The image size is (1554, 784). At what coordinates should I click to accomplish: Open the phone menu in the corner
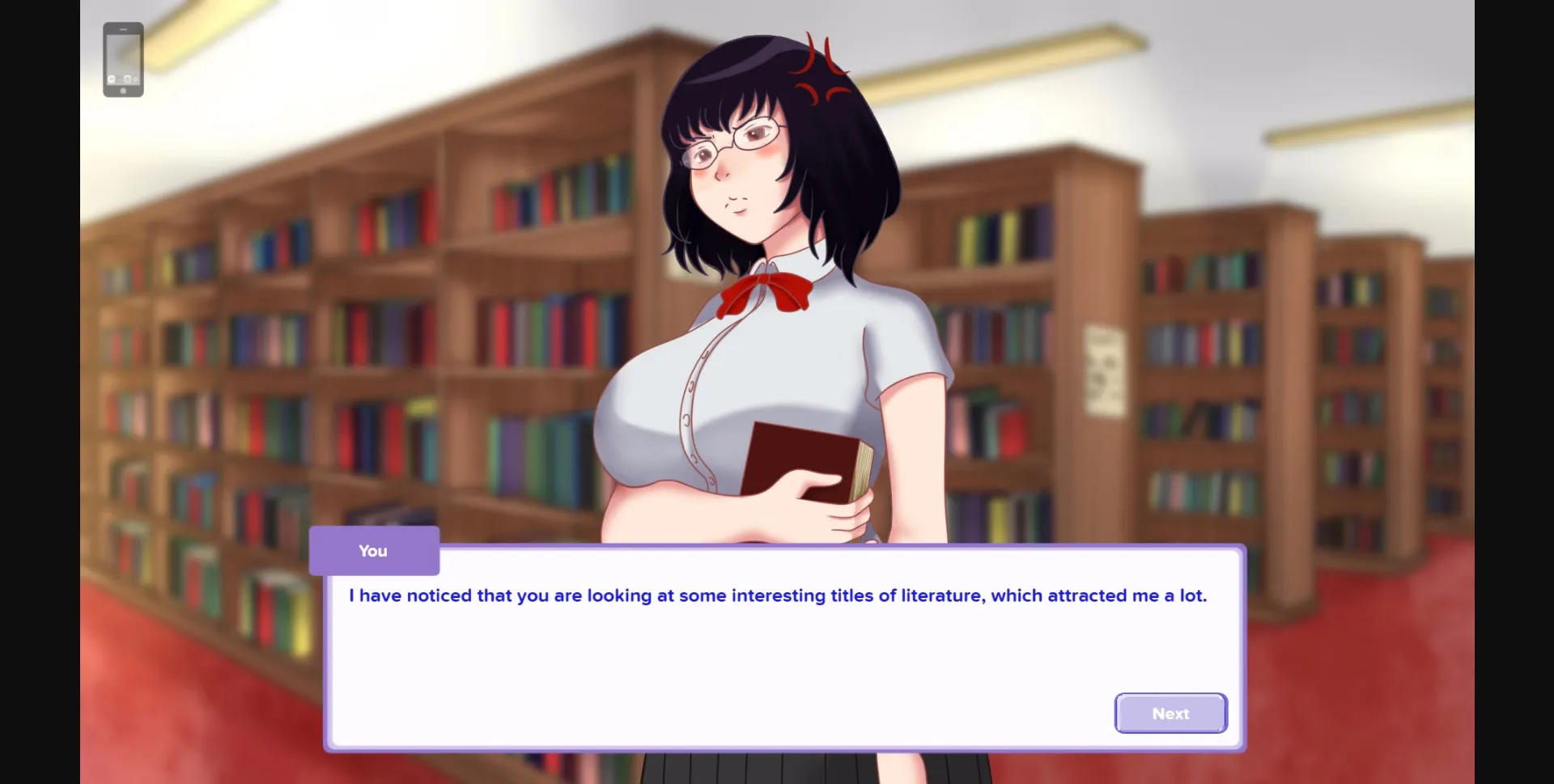click(123, 61)
